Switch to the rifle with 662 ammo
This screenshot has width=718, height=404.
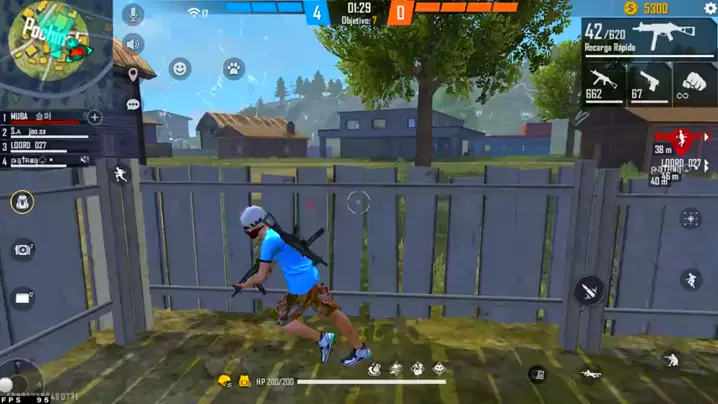coord(603,84)
